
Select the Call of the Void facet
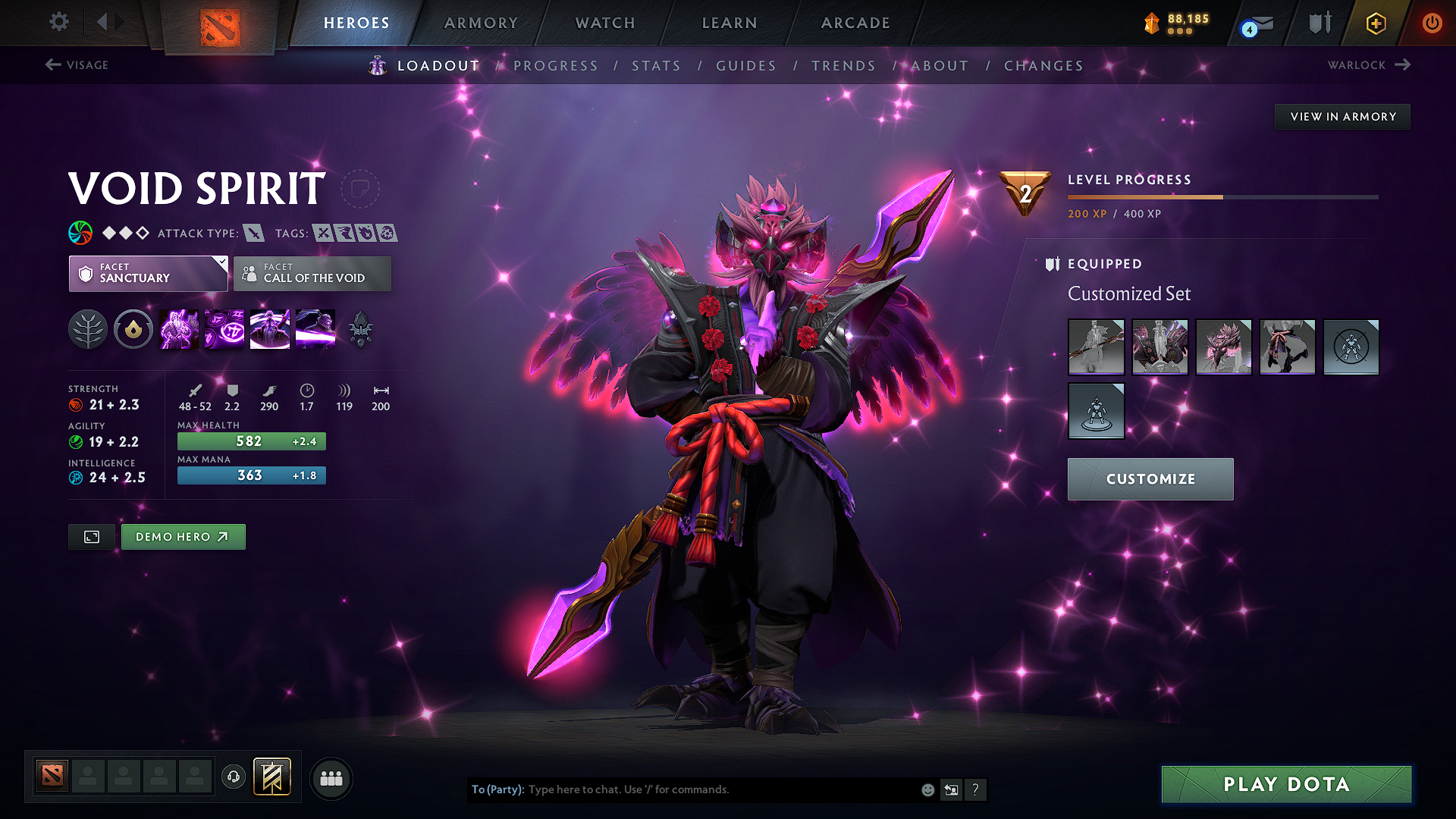coord(312,274)
